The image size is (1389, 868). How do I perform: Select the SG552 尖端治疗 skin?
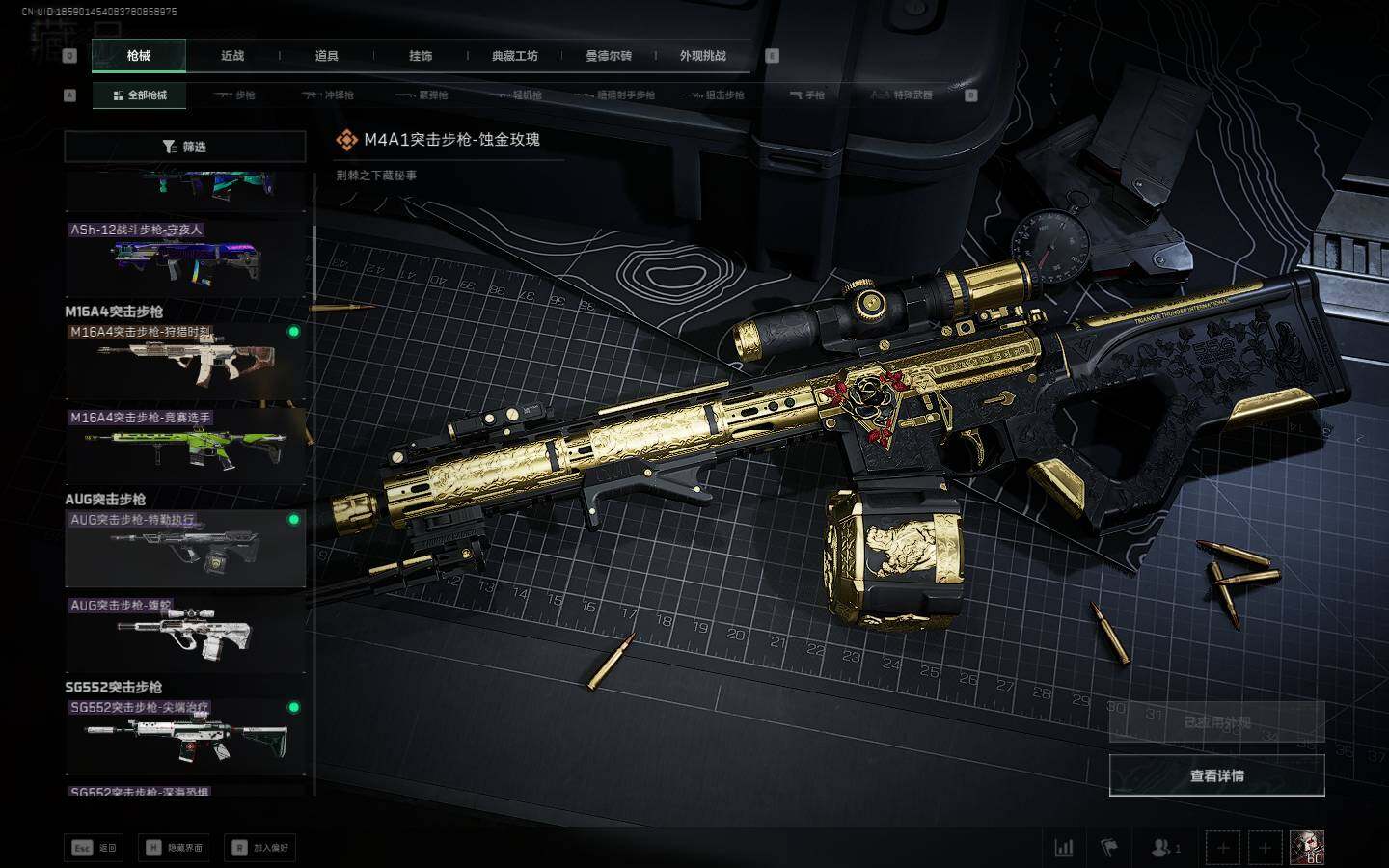coord(185,736)
